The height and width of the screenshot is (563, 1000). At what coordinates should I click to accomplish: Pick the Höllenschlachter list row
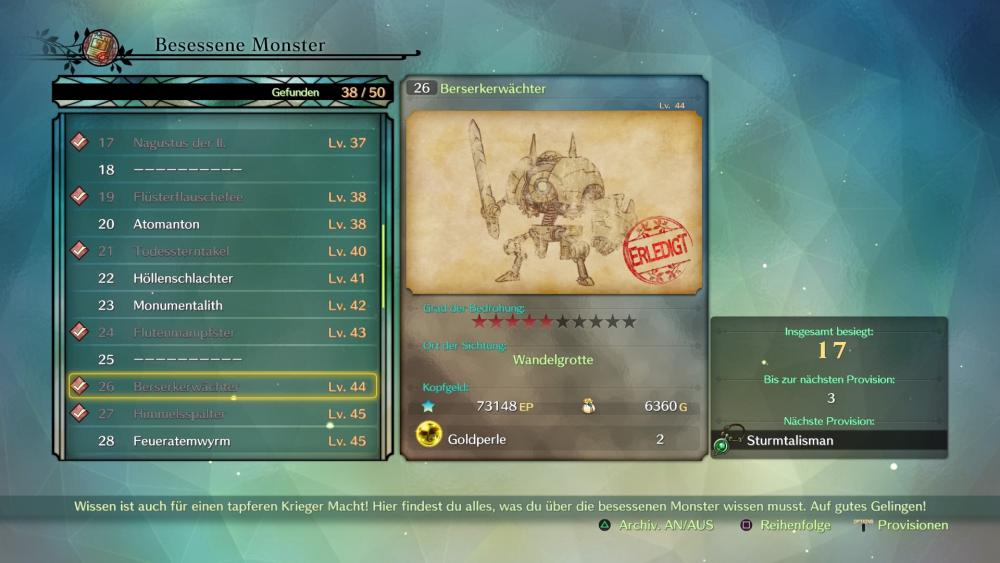click(222, 278)
